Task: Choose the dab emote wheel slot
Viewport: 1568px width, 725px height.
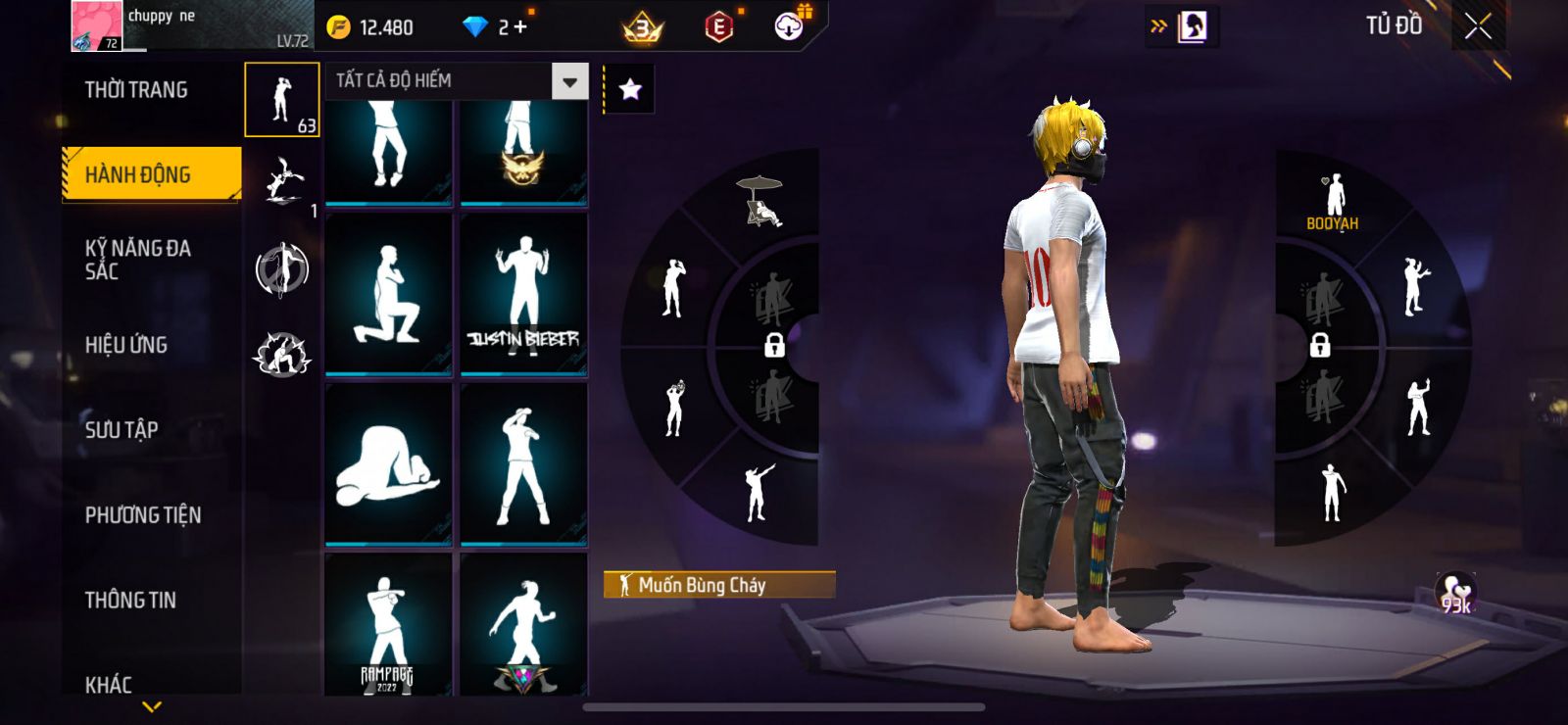Action: click(x=757, y=492)
